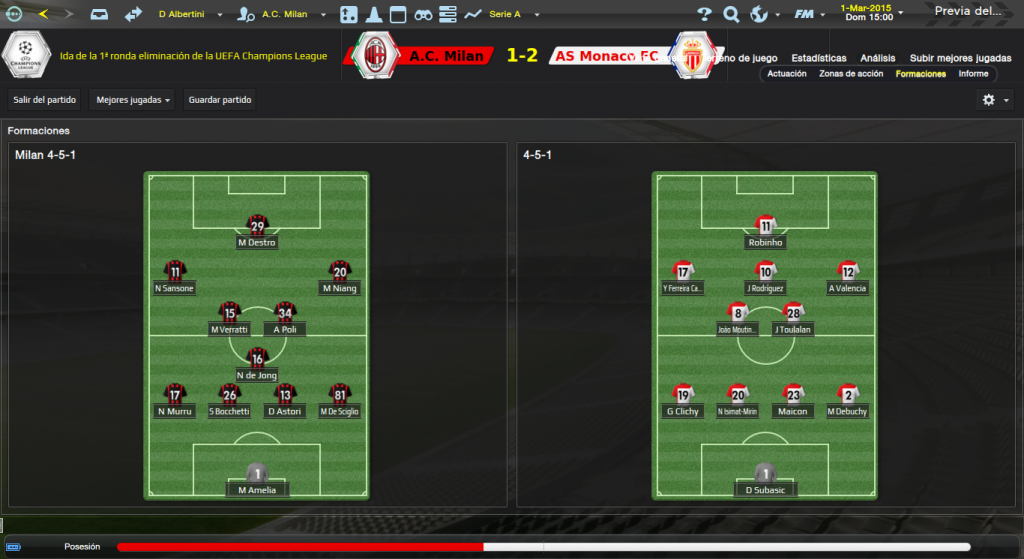1024x559 pixels.
Task: Open the FM menu
Action: tap(805, 14)
